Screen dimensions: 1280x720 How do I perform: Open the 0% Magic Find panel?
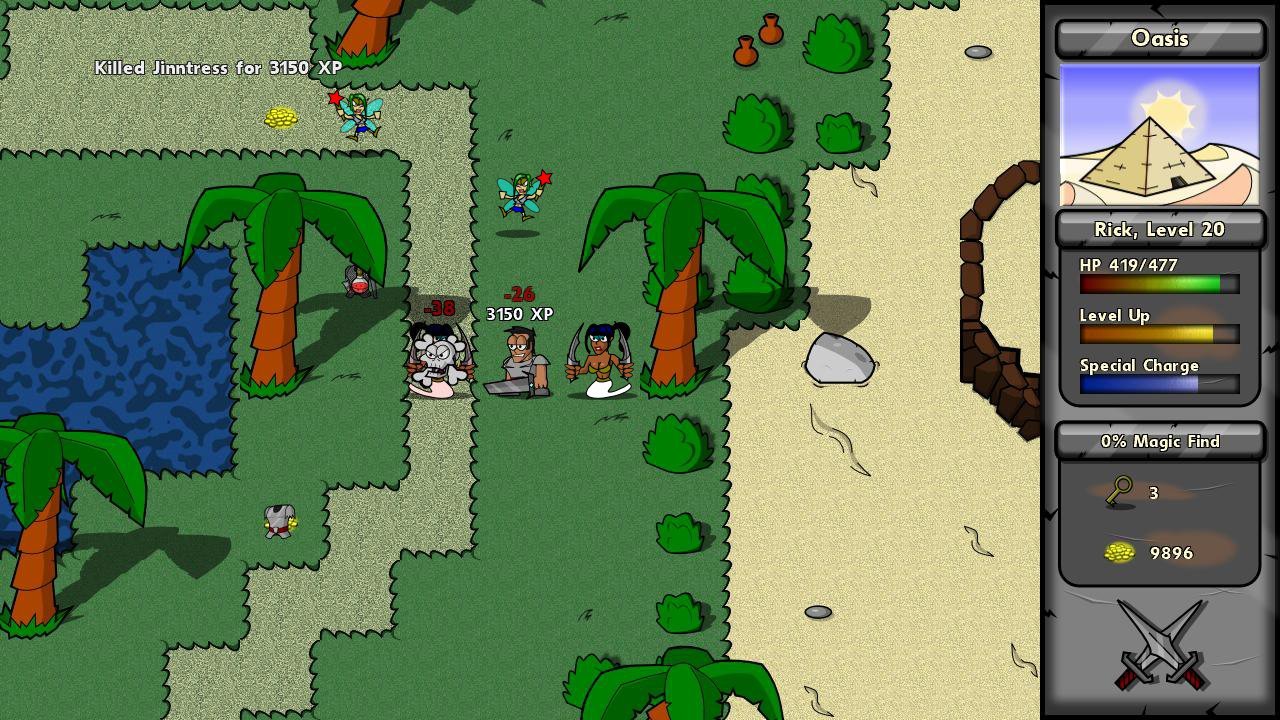pos(1159,441)
